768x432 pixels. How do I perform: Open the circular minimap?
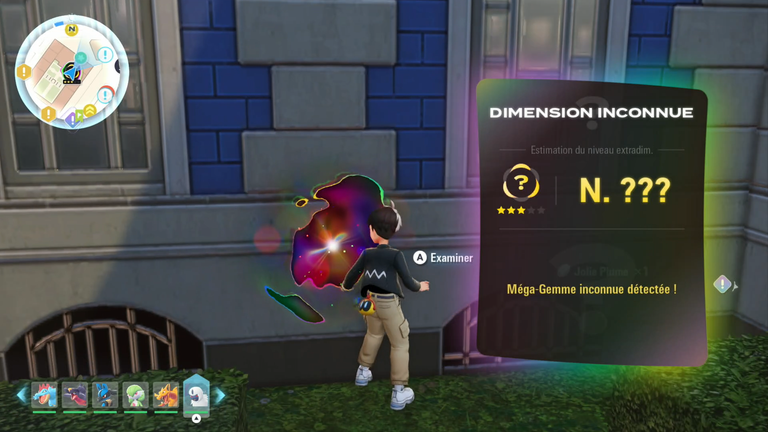71,72
